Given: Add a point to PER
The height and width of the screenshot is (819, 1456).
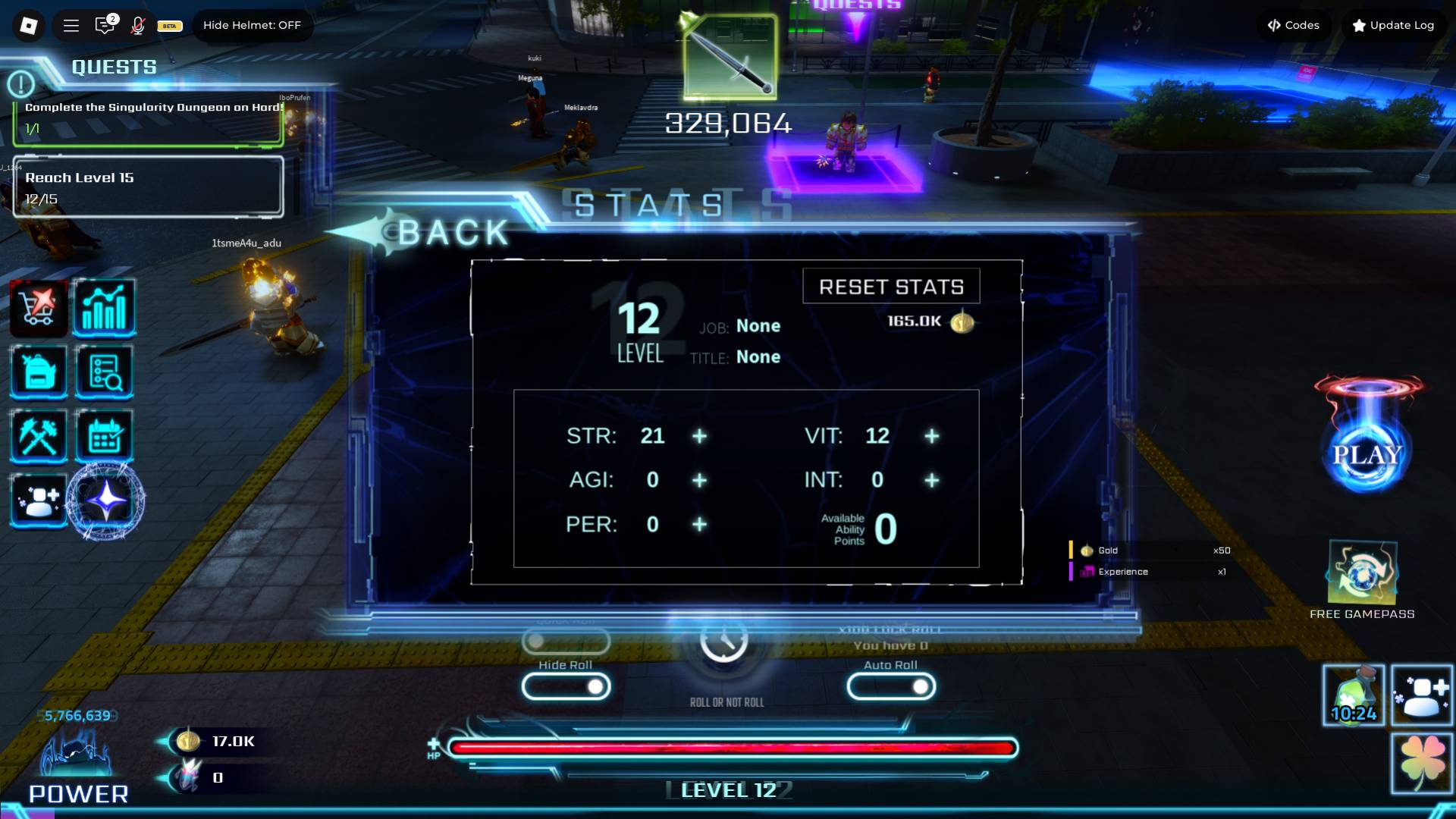Looking at the screenshot, I should coord(699,524).
